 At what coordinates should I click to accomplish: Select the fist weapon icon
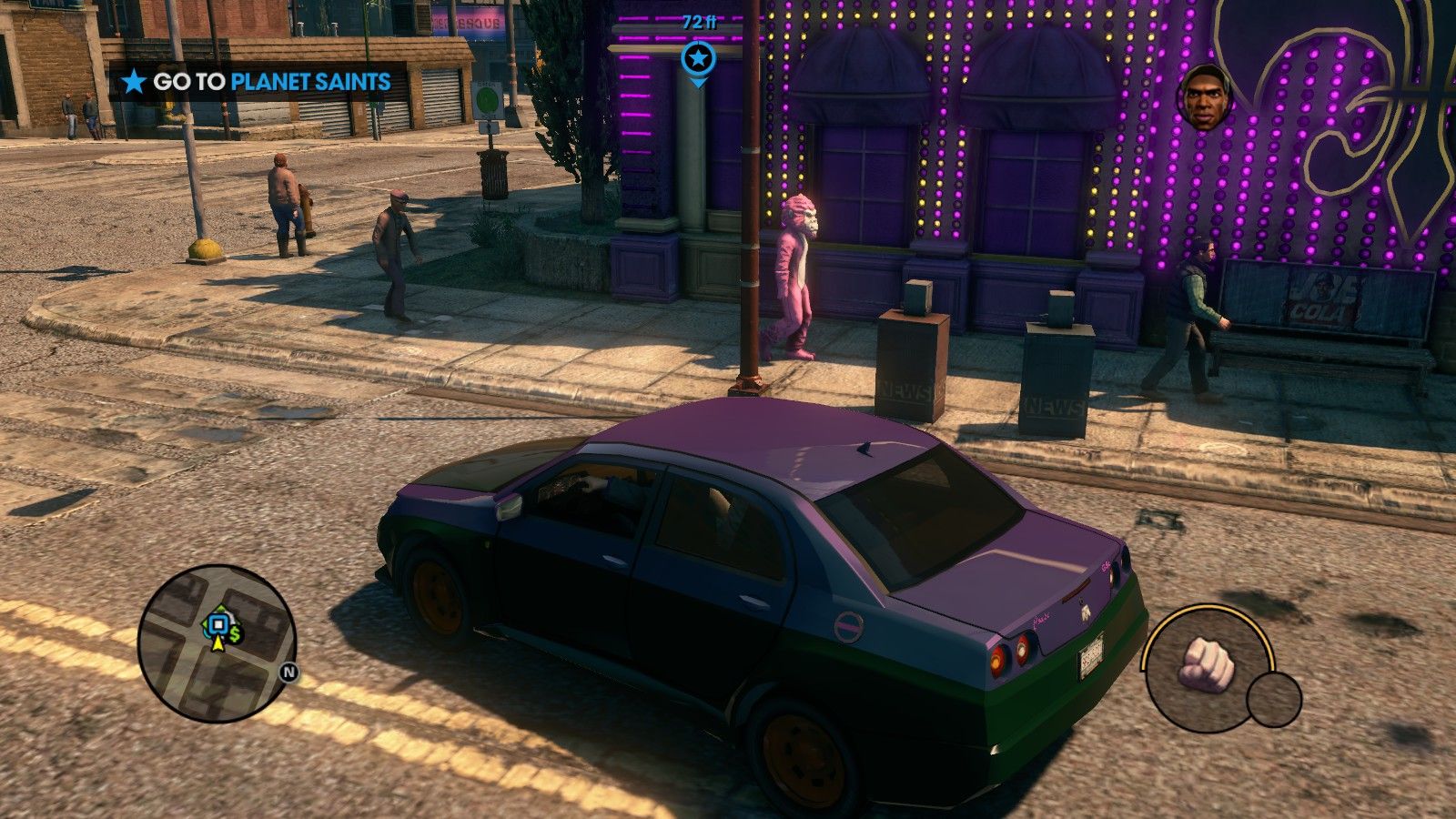(1207, 663)
